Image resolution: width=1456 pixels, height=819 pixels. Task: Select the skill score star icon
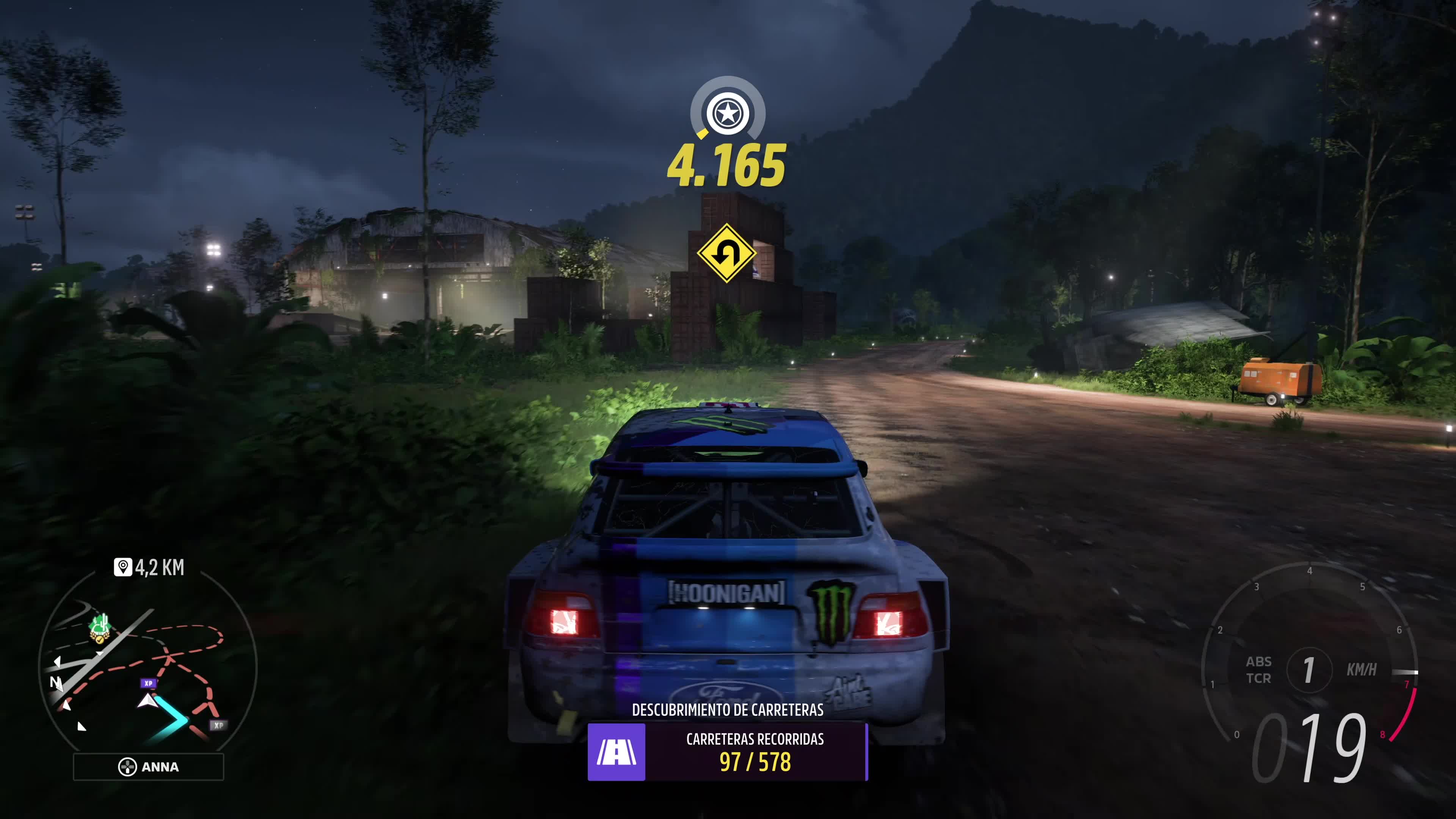pyautogui.click(x=728, y=114)
